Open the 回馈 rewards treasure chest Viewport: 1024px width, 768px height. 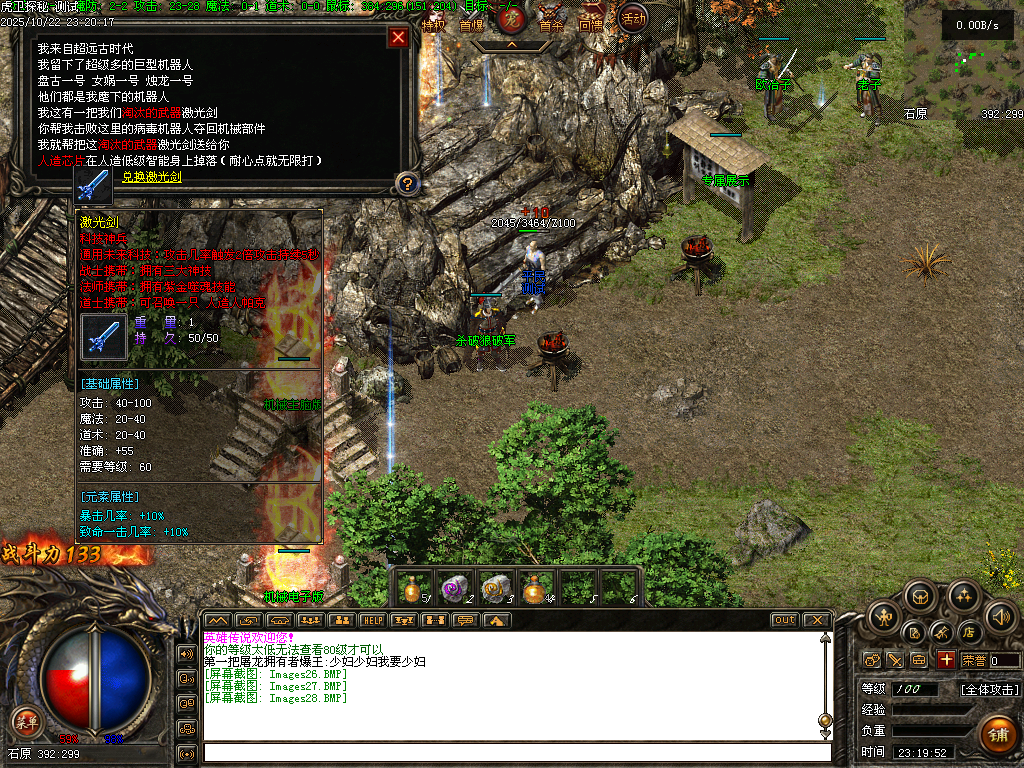[591, 22]
